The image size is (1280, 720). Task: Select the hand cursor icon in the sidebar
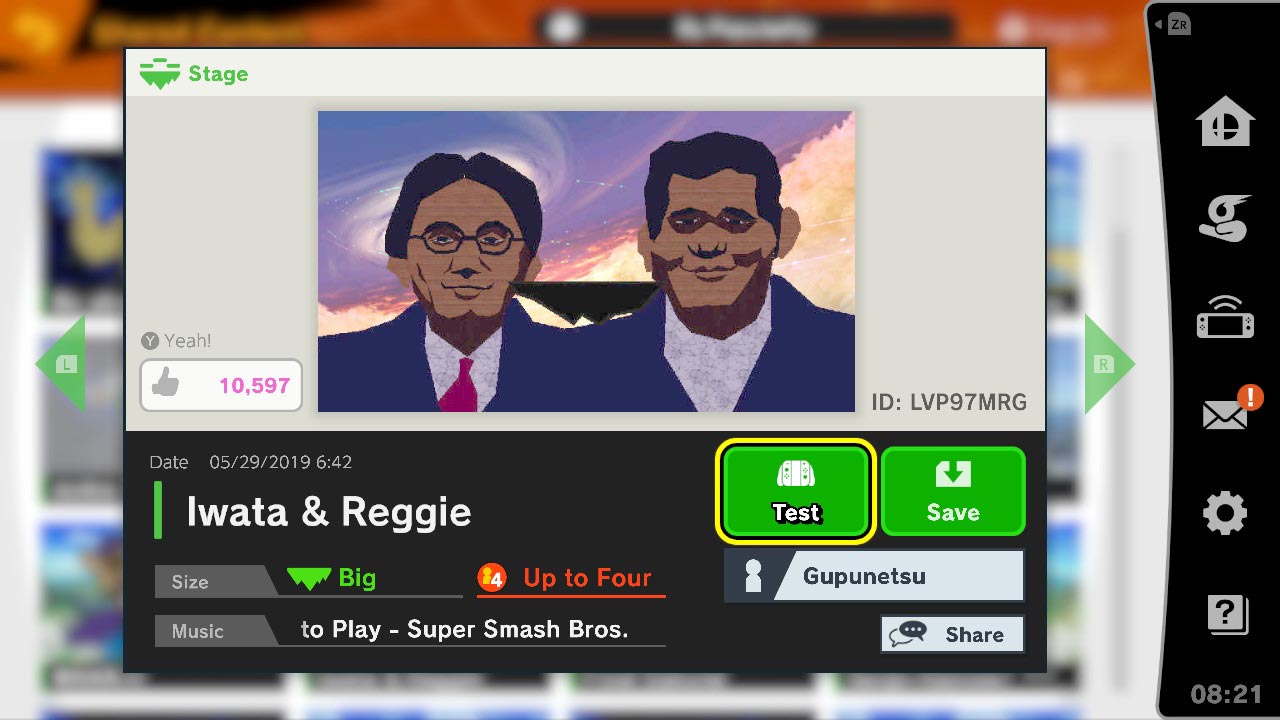click(x=1225, y=218)
